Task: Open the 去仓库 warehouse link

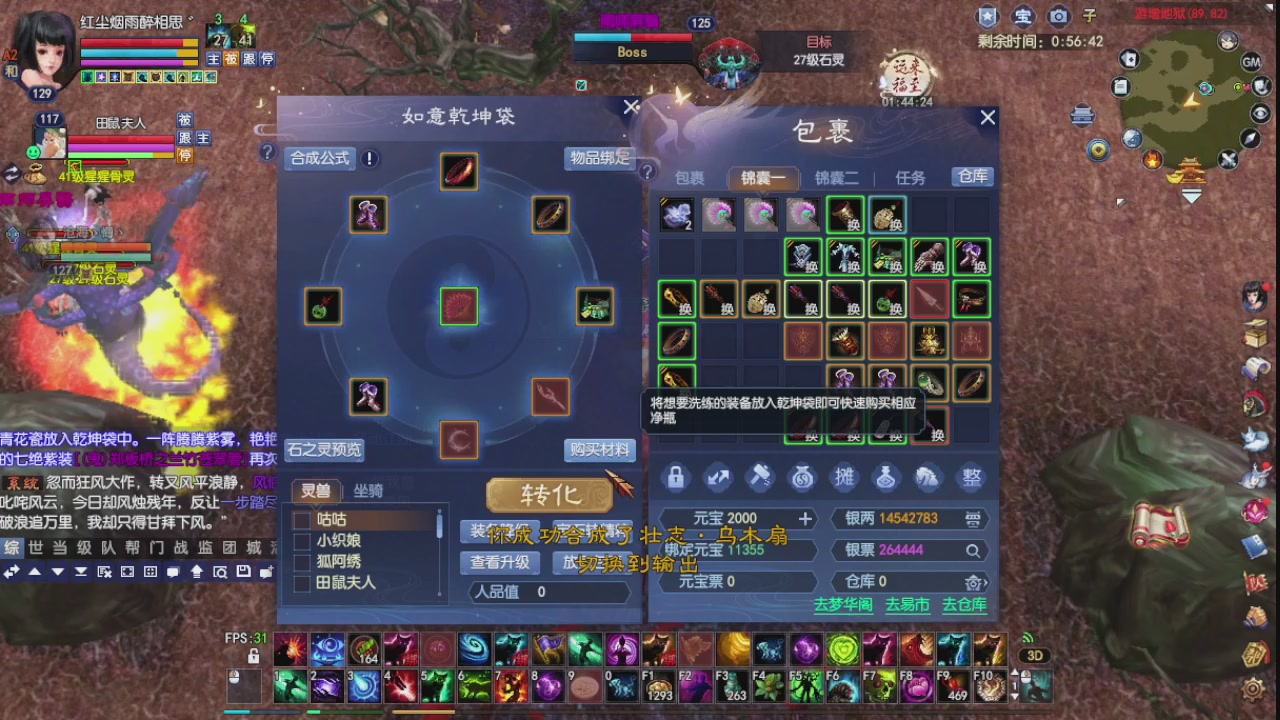Action: 963,605
